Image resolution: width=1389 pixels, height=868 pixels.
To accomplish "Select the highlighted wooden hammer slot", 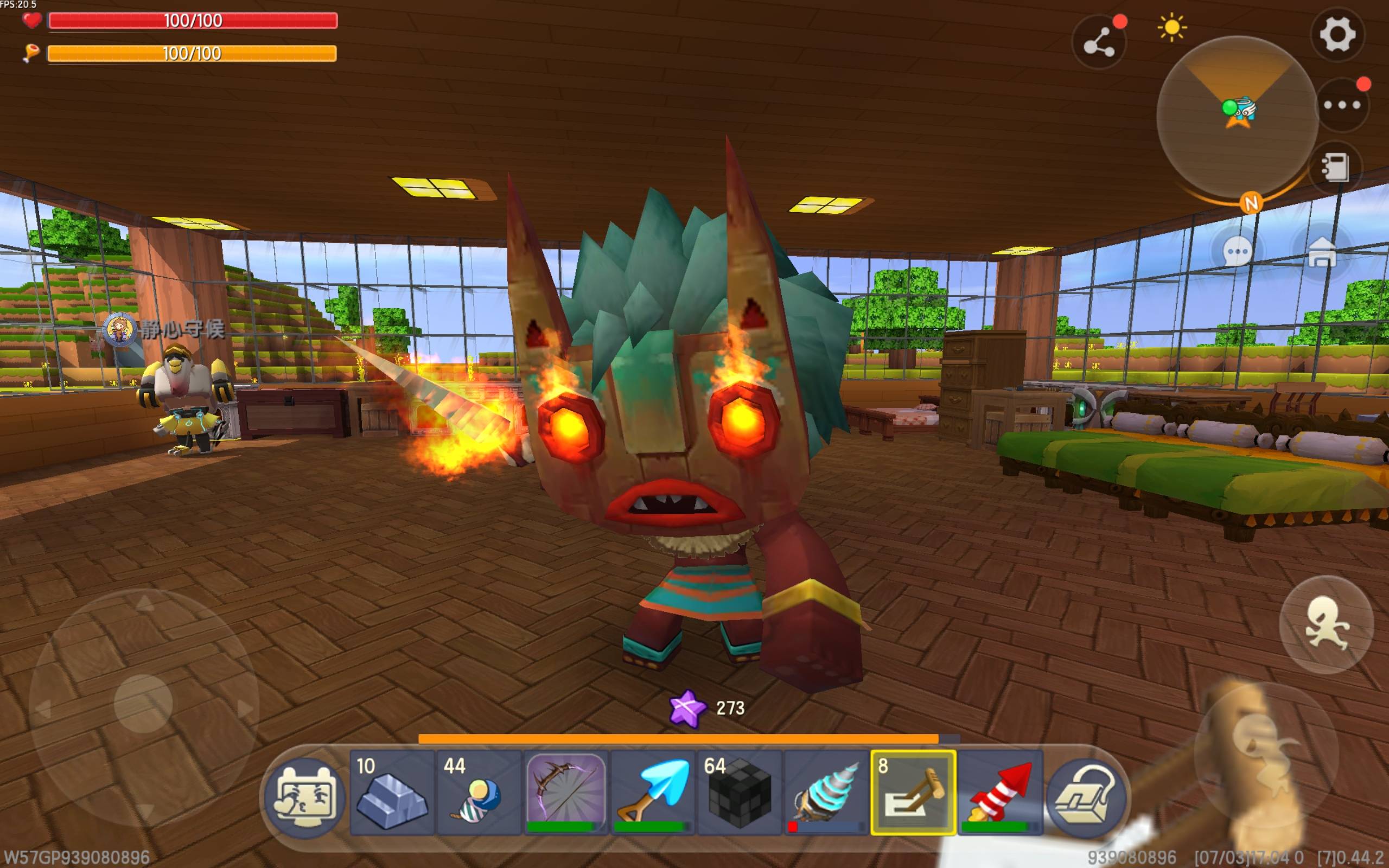I will (x=913, y=792).
